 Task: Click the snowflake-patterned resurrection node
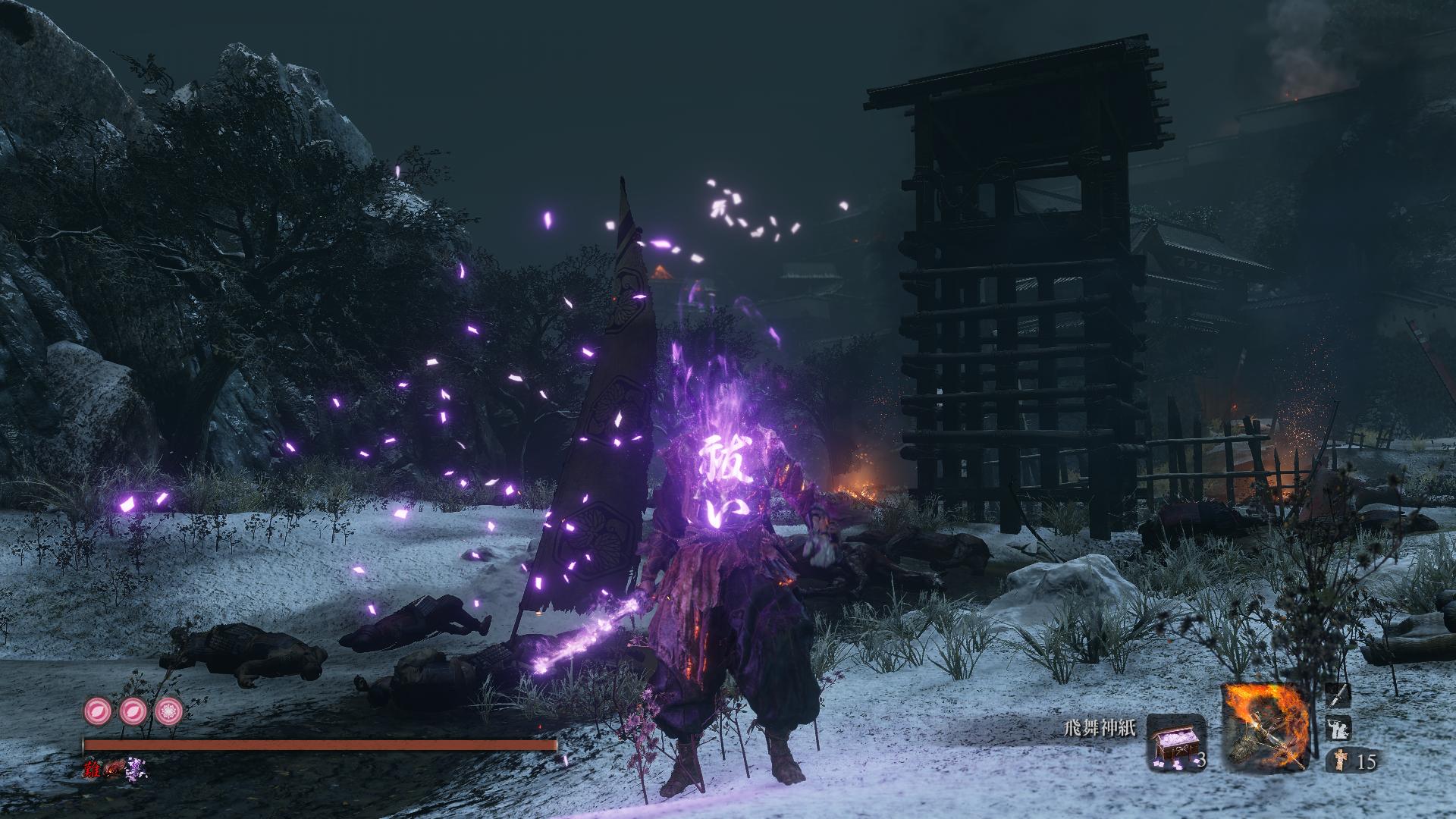[x=168, y=712]
